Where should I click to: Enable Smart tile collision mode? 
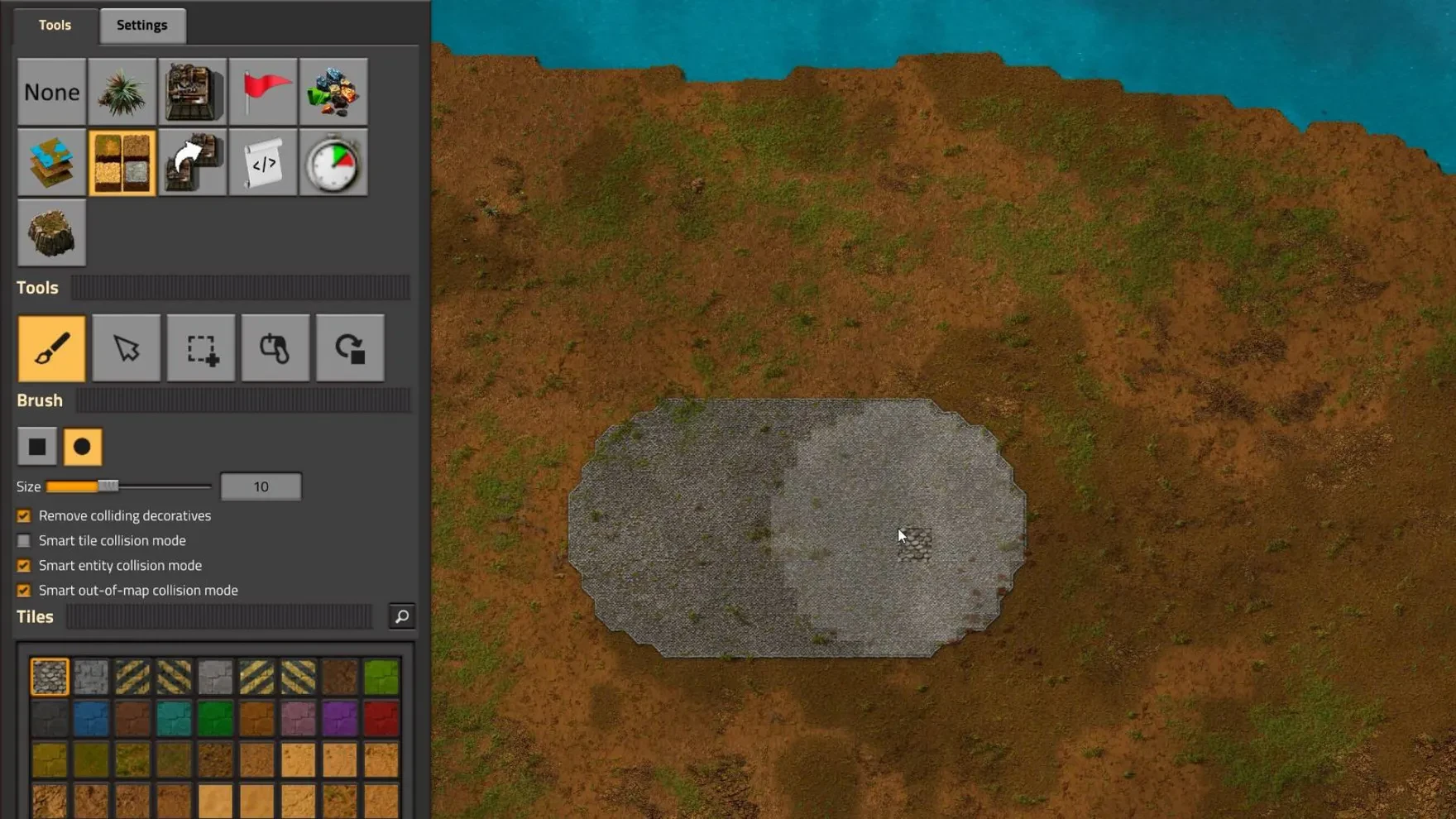point(23,540)
